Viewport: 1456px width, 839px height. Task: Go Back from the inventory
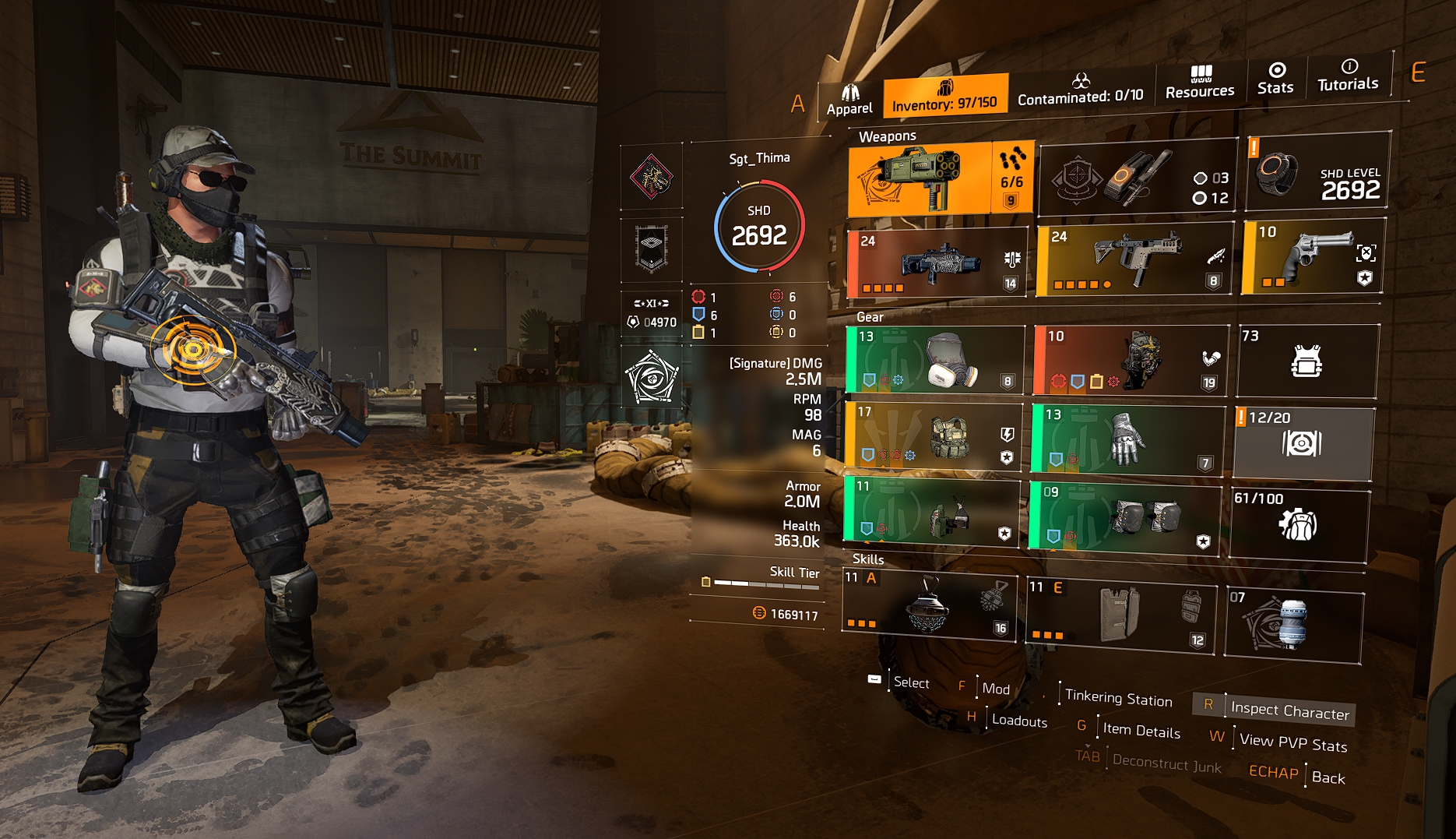(x=1328, y=777)
